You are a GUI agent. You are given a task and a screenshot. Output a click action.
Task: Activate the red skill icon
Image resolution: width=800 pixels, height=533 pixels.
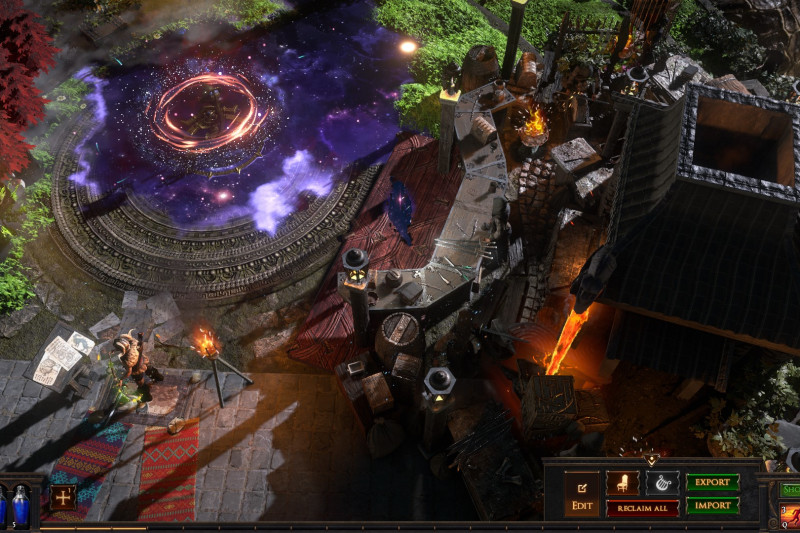click(x=790, y=516)
